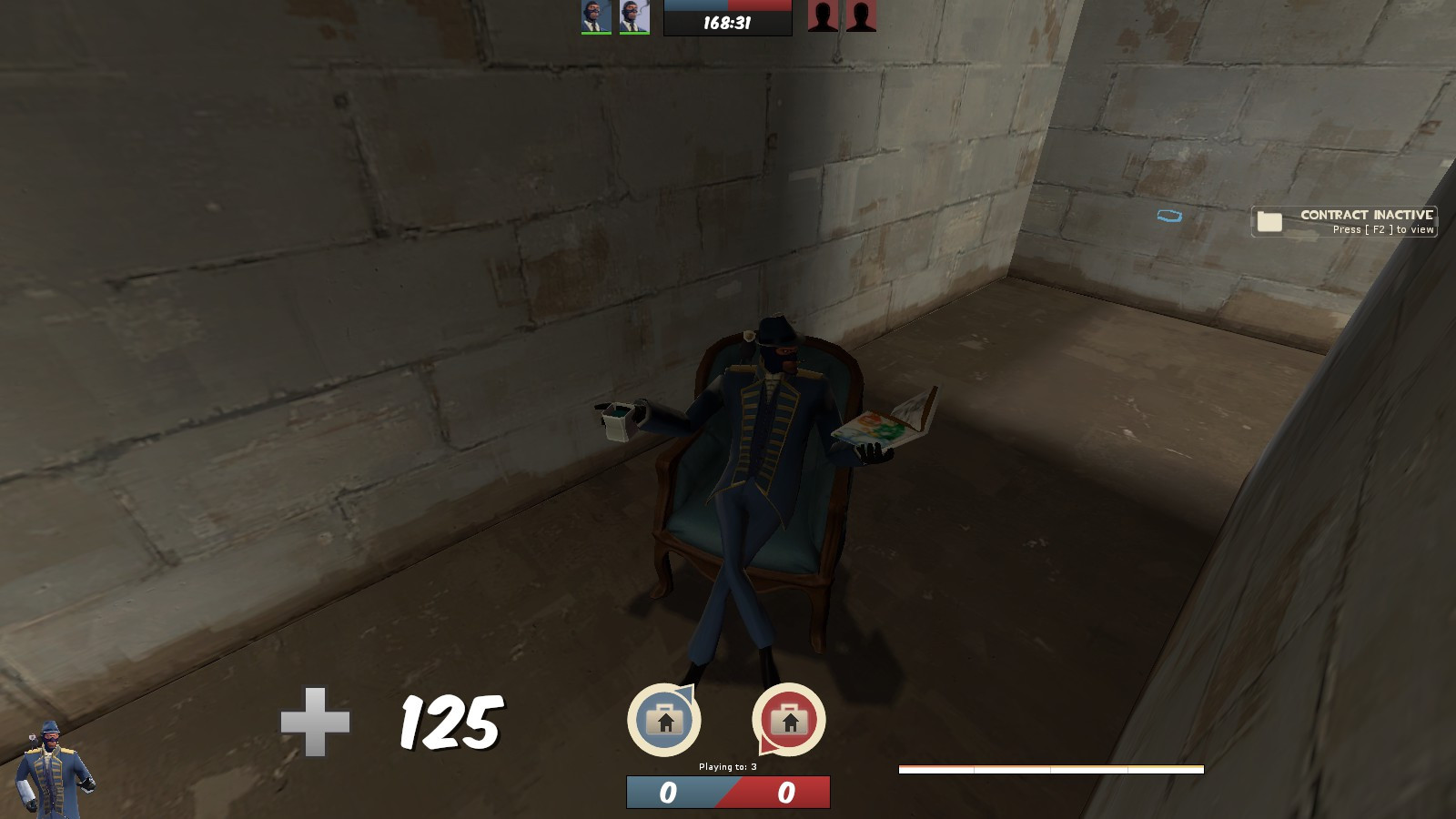Toggle the second Spy's green health bar
This screenshot has width=1456, height=819.
[x=636, y=35]
